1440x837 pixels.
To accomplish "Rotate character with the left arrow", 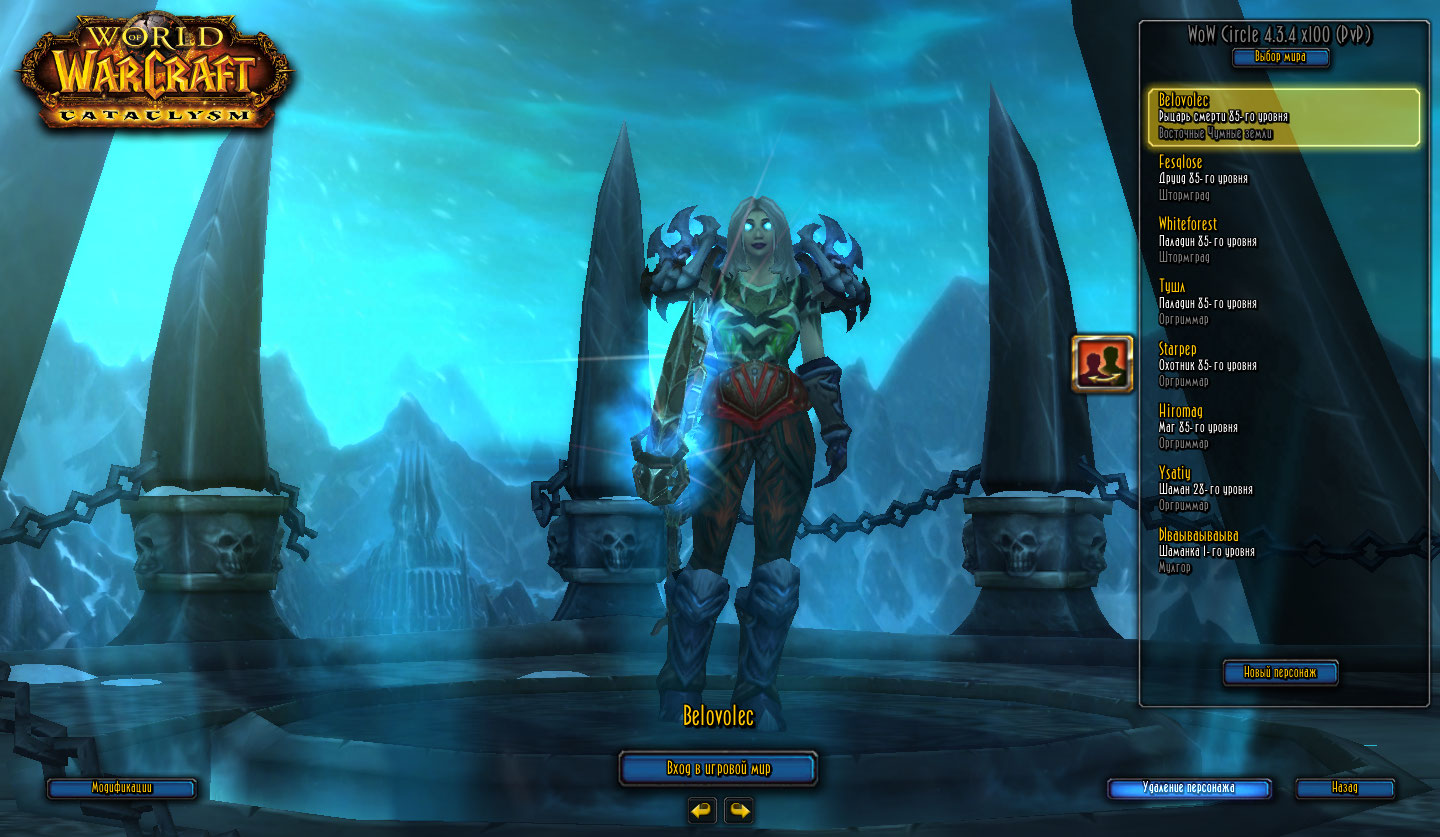I will pyautogui.click(x=702, y=810).
